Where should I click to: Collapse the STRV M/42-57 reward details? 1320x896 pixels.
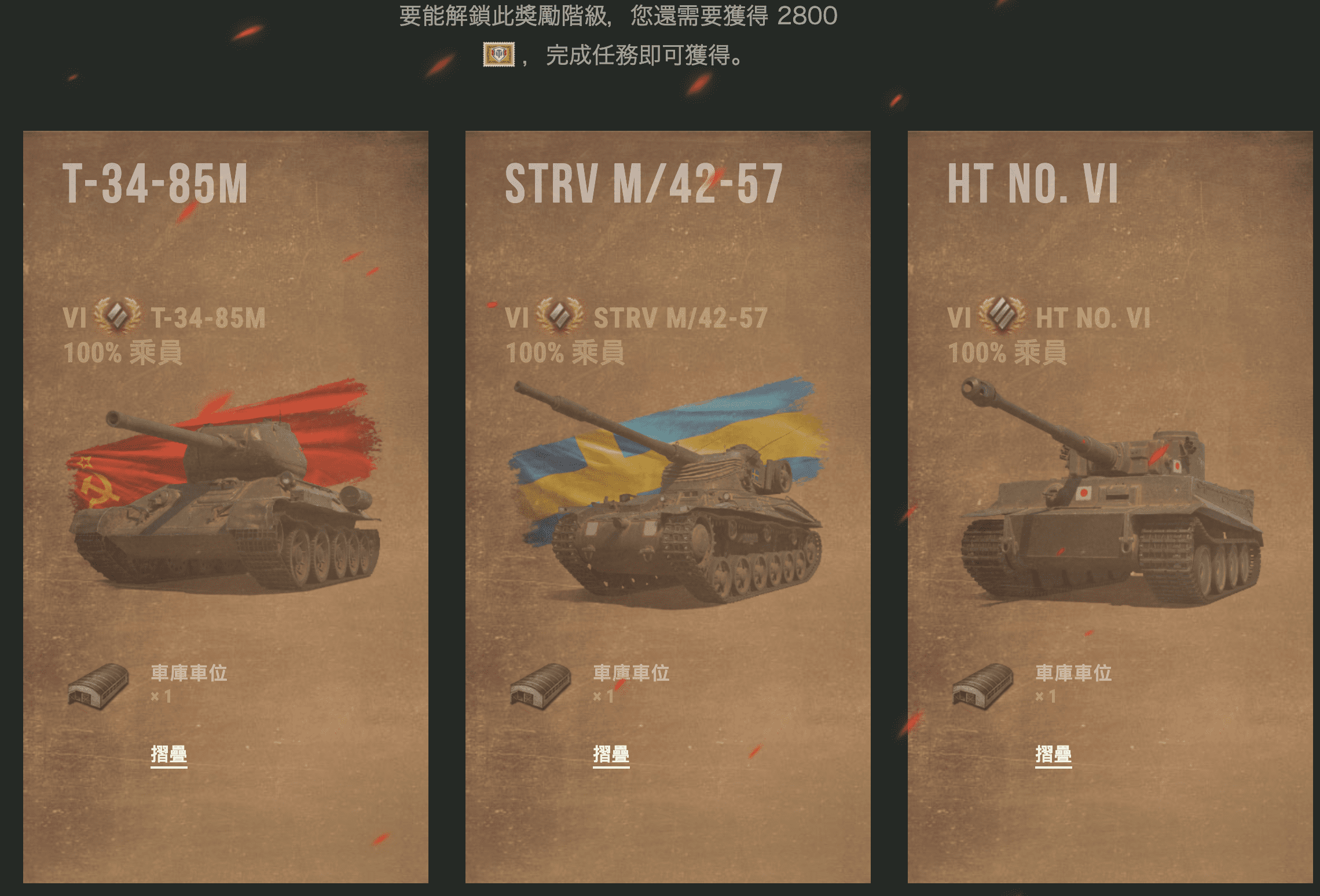point(611,754)
